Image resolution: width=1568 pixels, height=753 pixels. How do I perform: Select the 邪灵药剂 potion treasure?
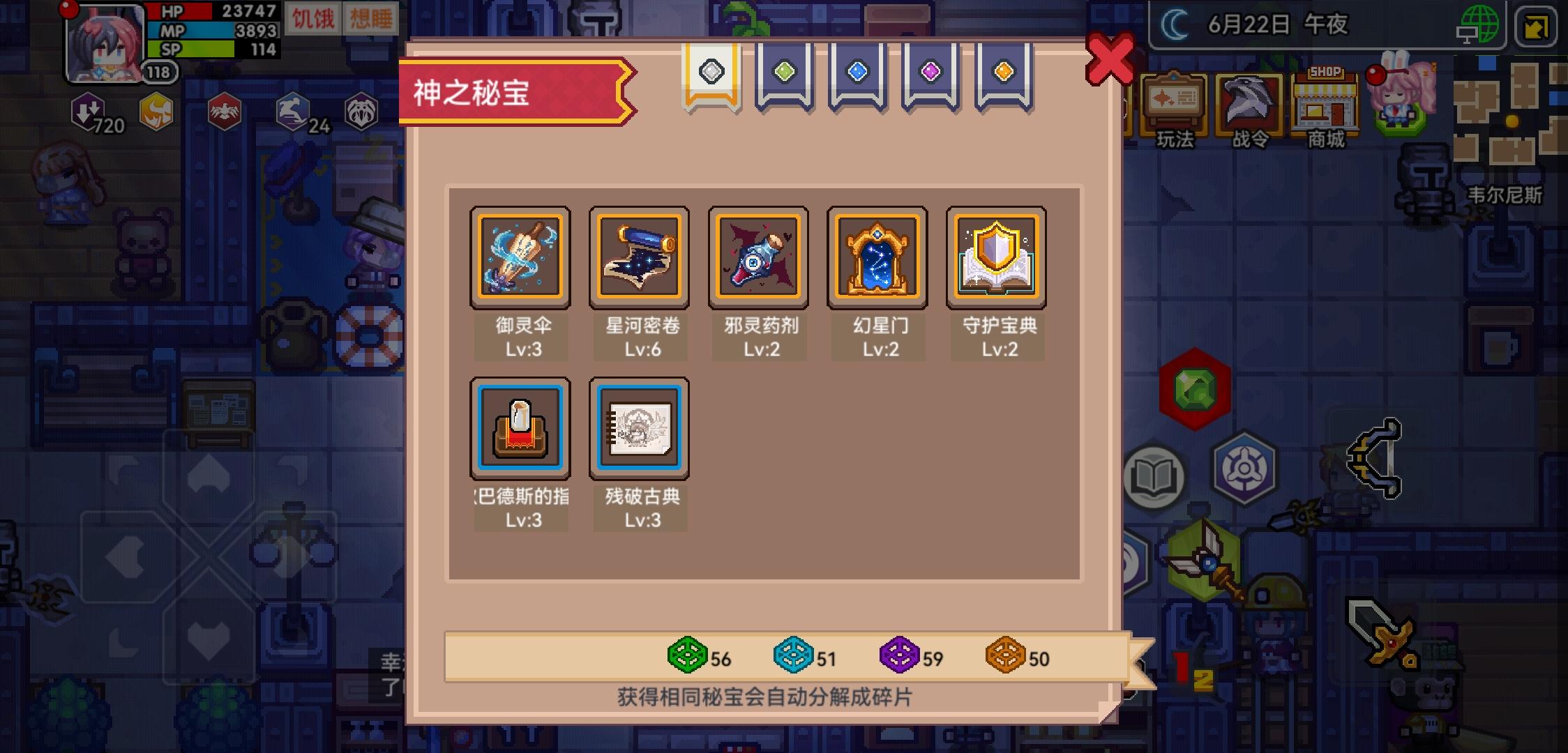tap(758, 257)
